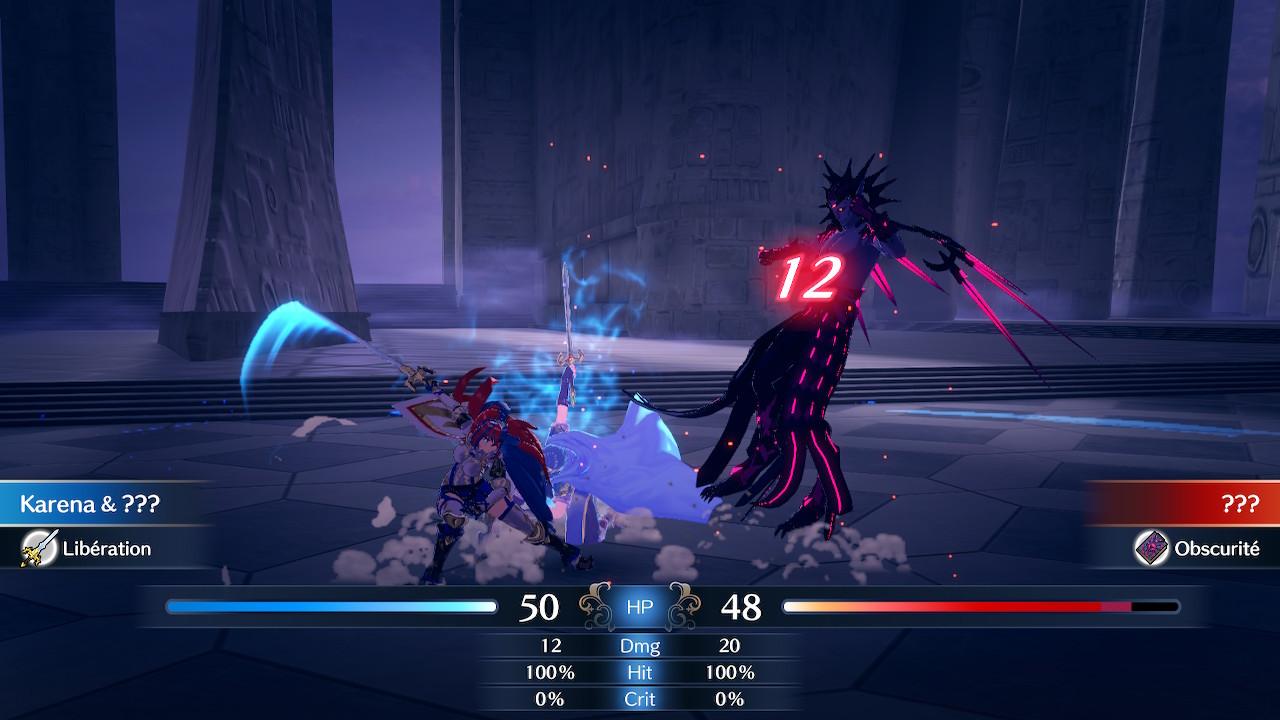This screenshot has width=1280, height=720.
Task: Select the Obscurité tome icon
Action: [x=1151, y=548]
